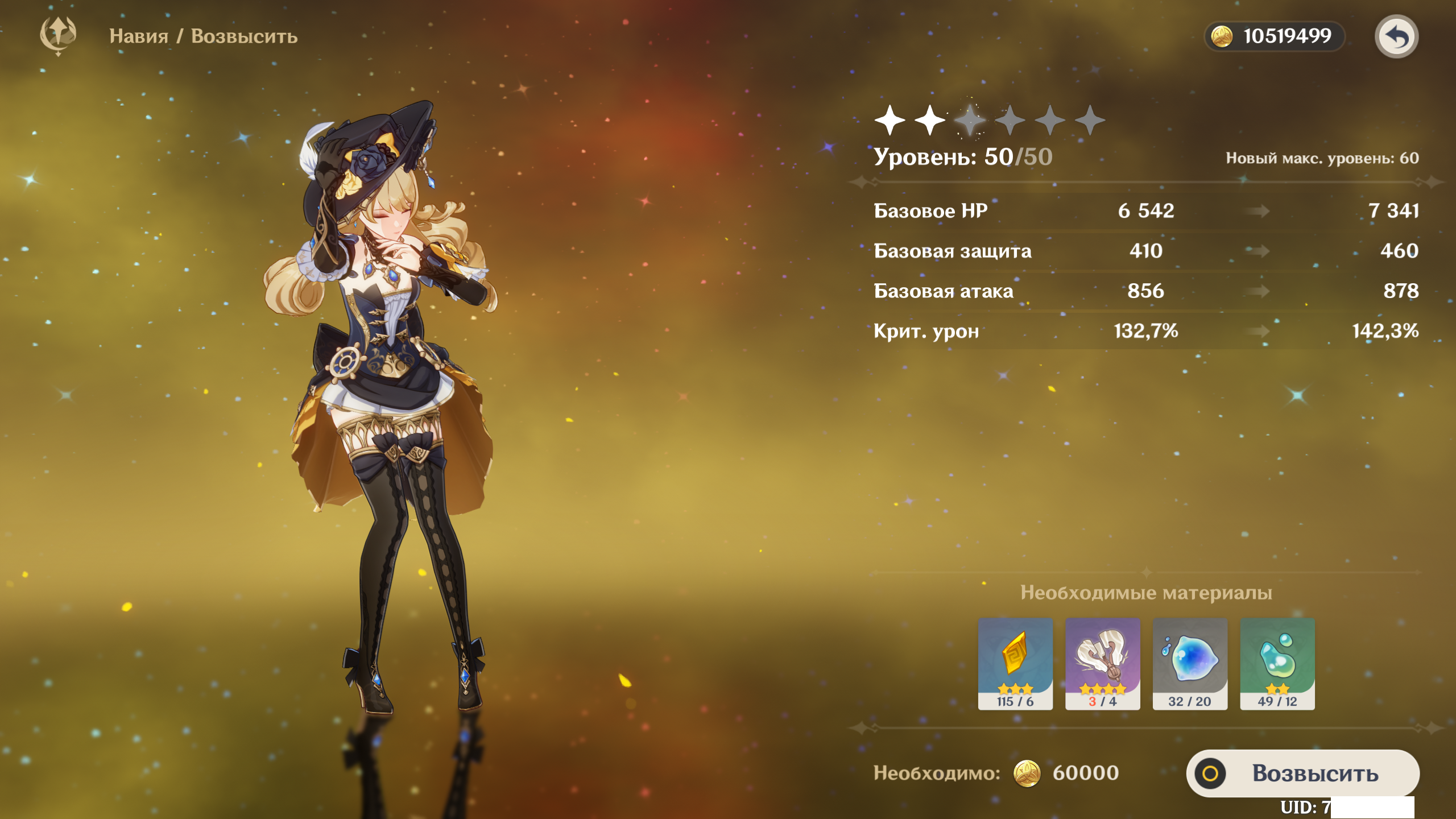Image resolution: width=1456 pixels, height=819 pixels.
Task: Click the Возвысить ascend button
Action: 1302,773
